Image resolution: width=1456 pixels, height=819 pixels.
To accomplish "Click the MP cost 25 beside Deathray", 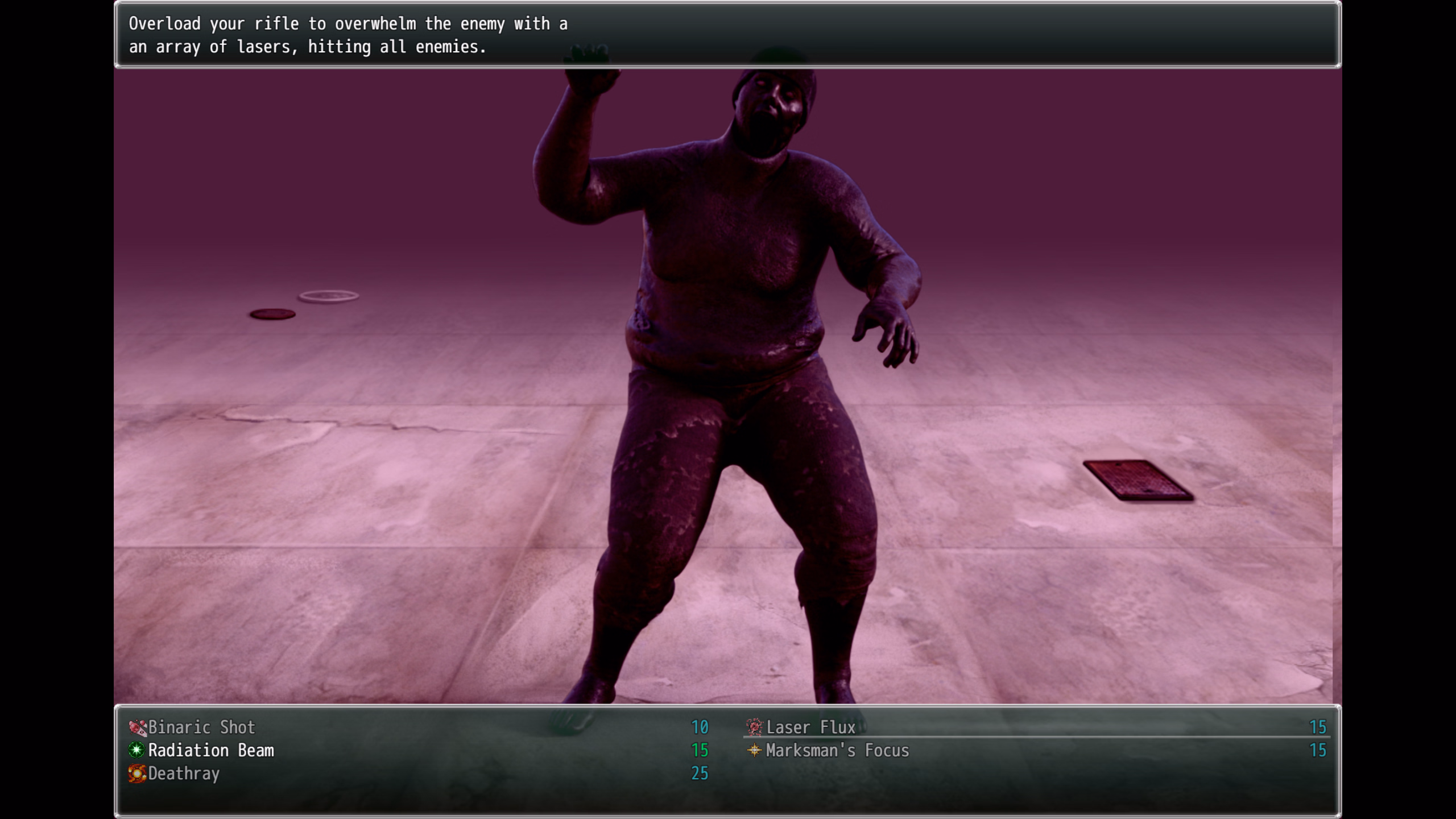I will pyautogui.click(x=700, y=773).
